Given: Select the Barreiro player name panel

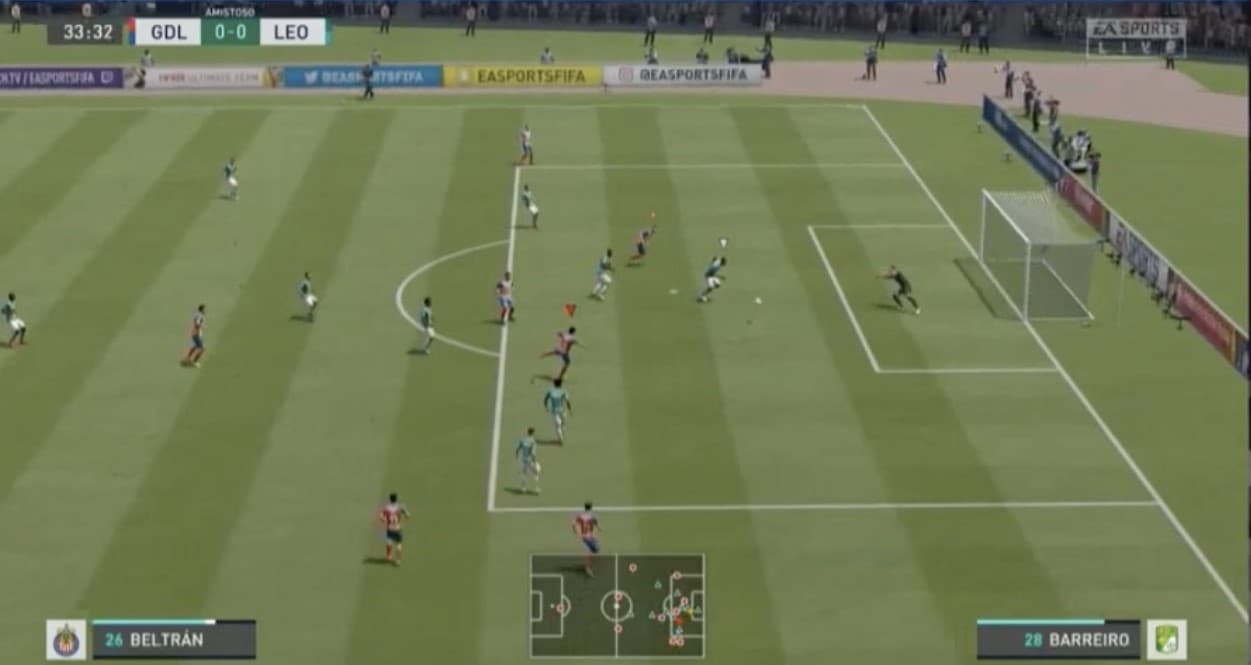Looking at the screenshot, I should [x=1058, y=640].
